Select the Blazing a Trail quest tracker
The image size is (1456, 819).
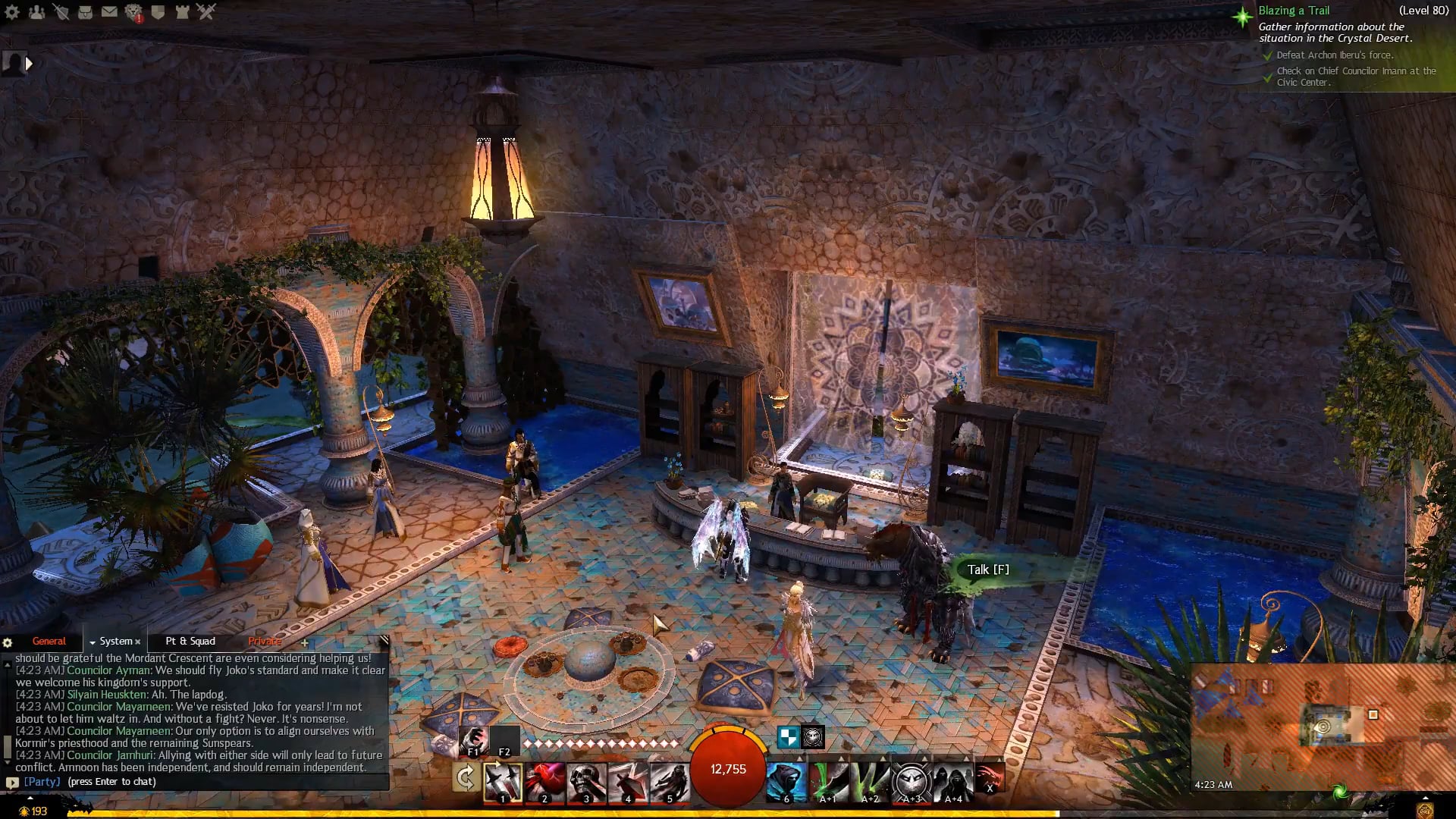click(x=1294, y=11)
